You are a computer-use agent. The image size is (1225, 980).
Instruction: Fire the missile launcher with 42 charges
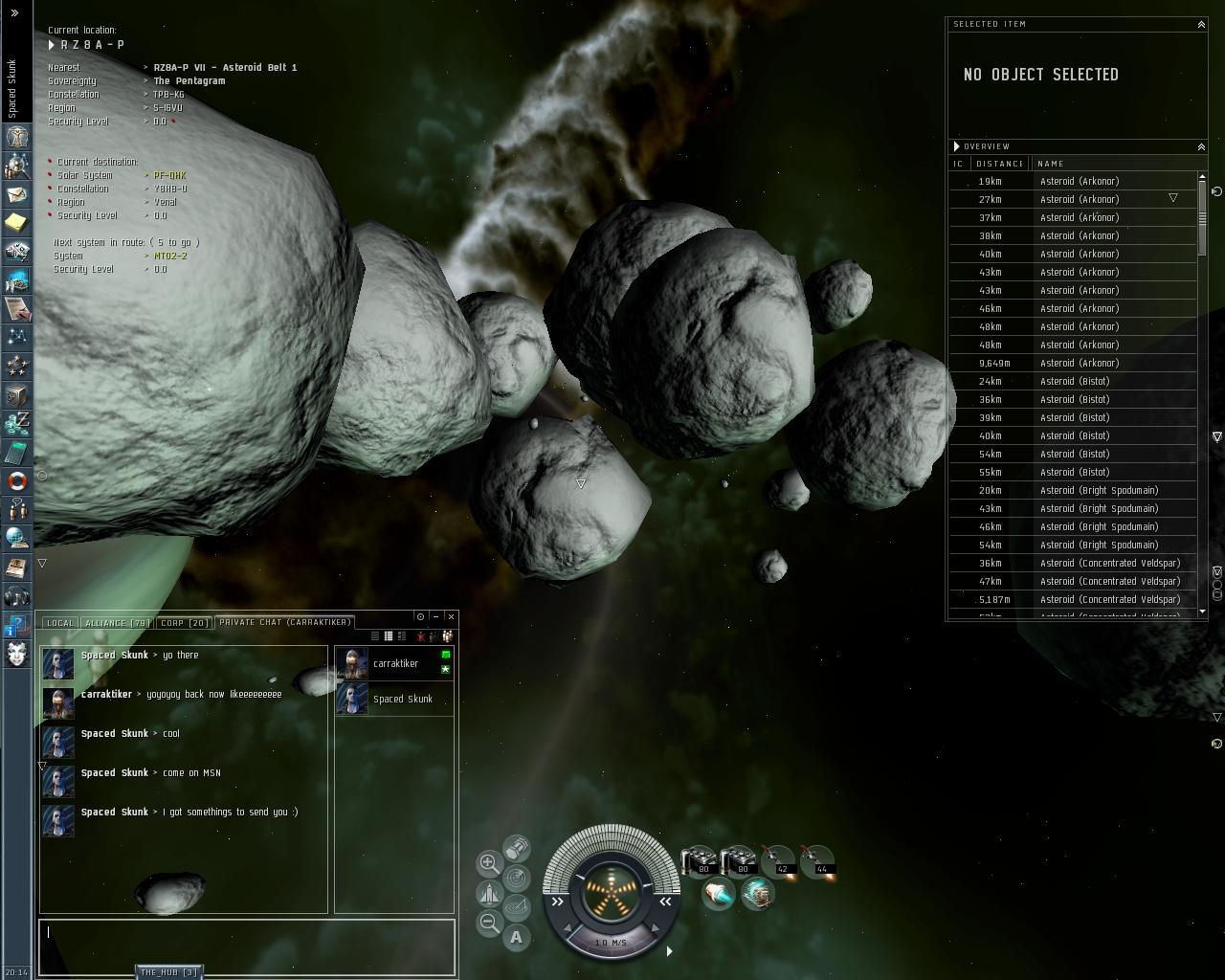pos(778,861)
